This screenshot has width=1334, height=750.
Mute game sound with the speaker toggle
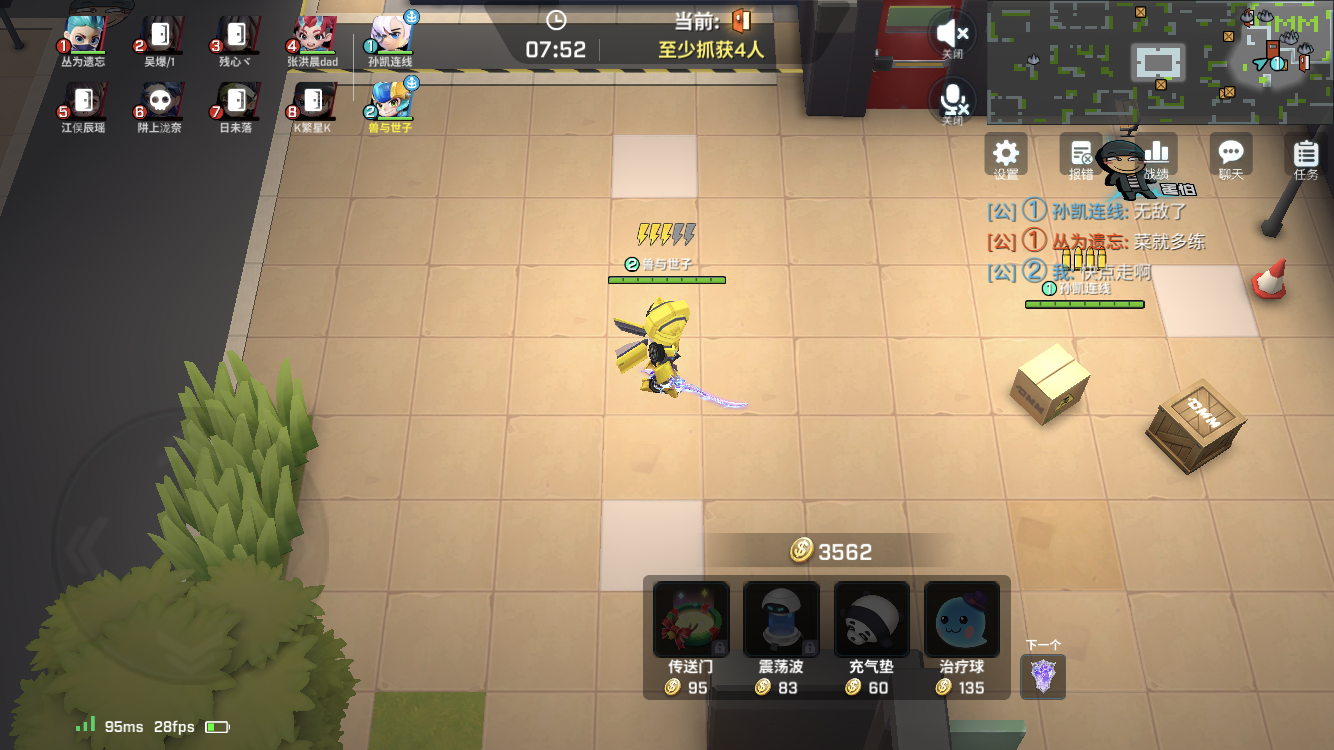click(952, 32)
